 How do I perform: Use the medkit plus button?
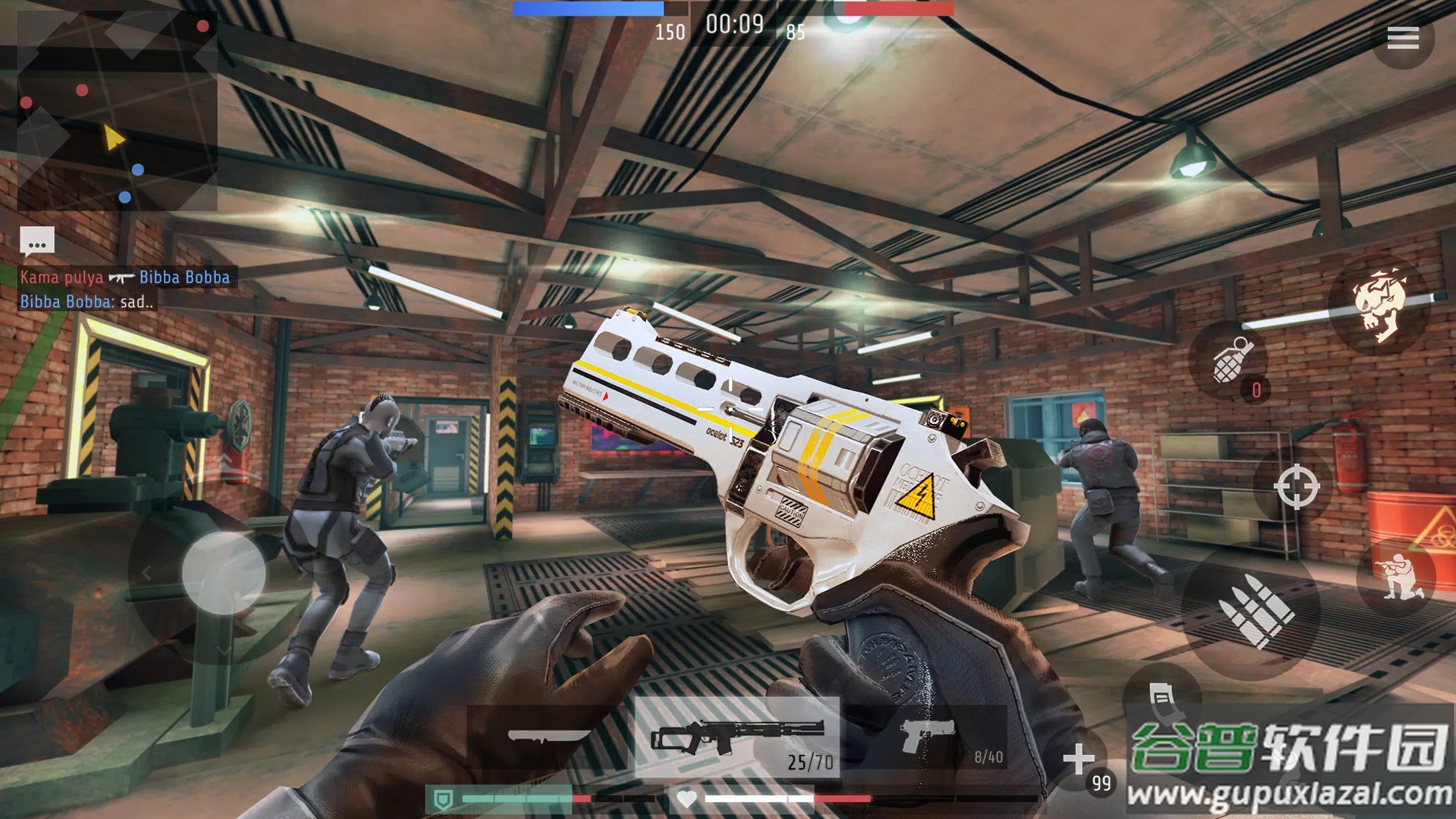pyautogui.click(x=1079, y=759)
